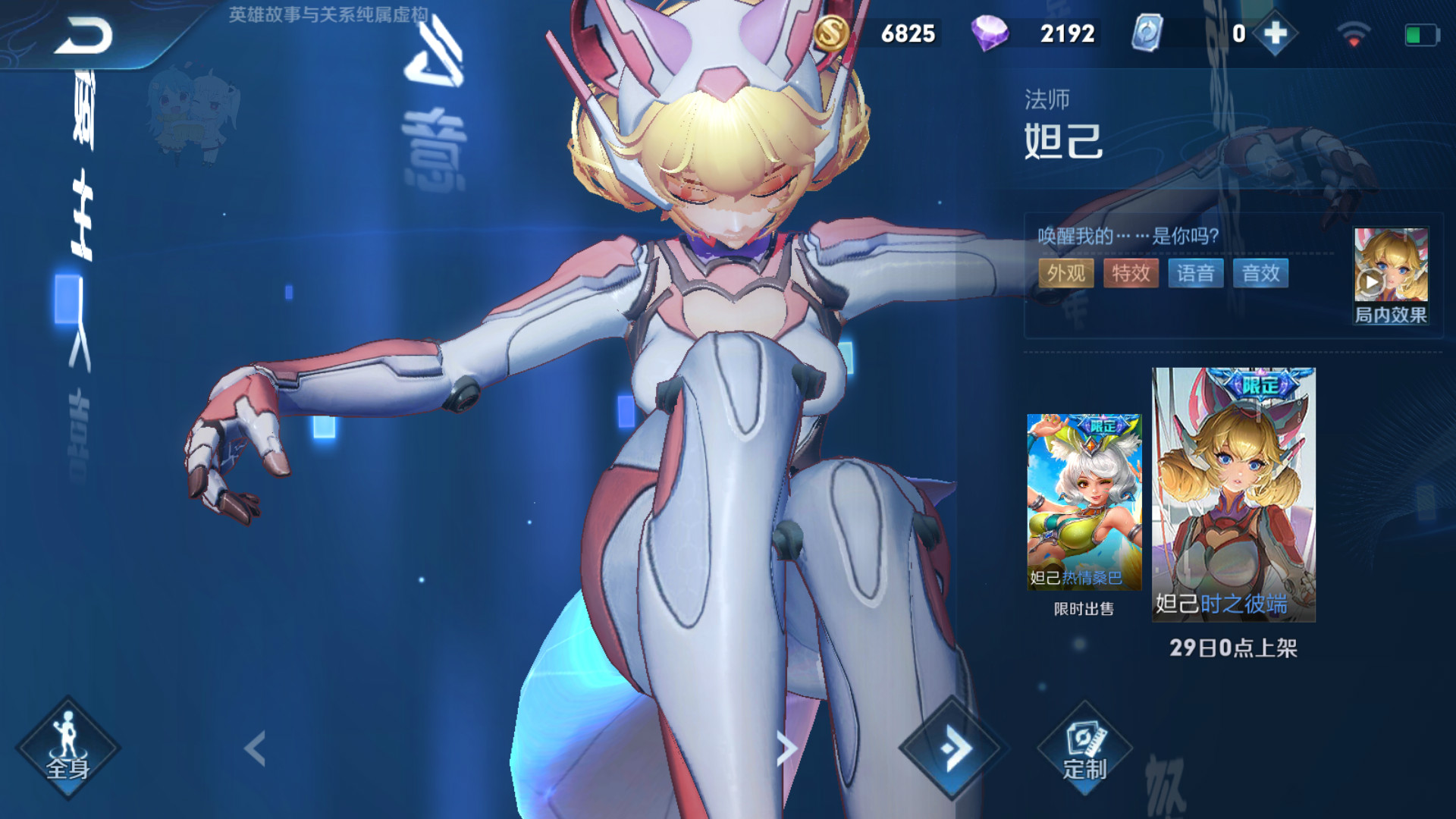Toggle the 全身 full-body view
1456x819 pixels.
[x=68, y=748]
